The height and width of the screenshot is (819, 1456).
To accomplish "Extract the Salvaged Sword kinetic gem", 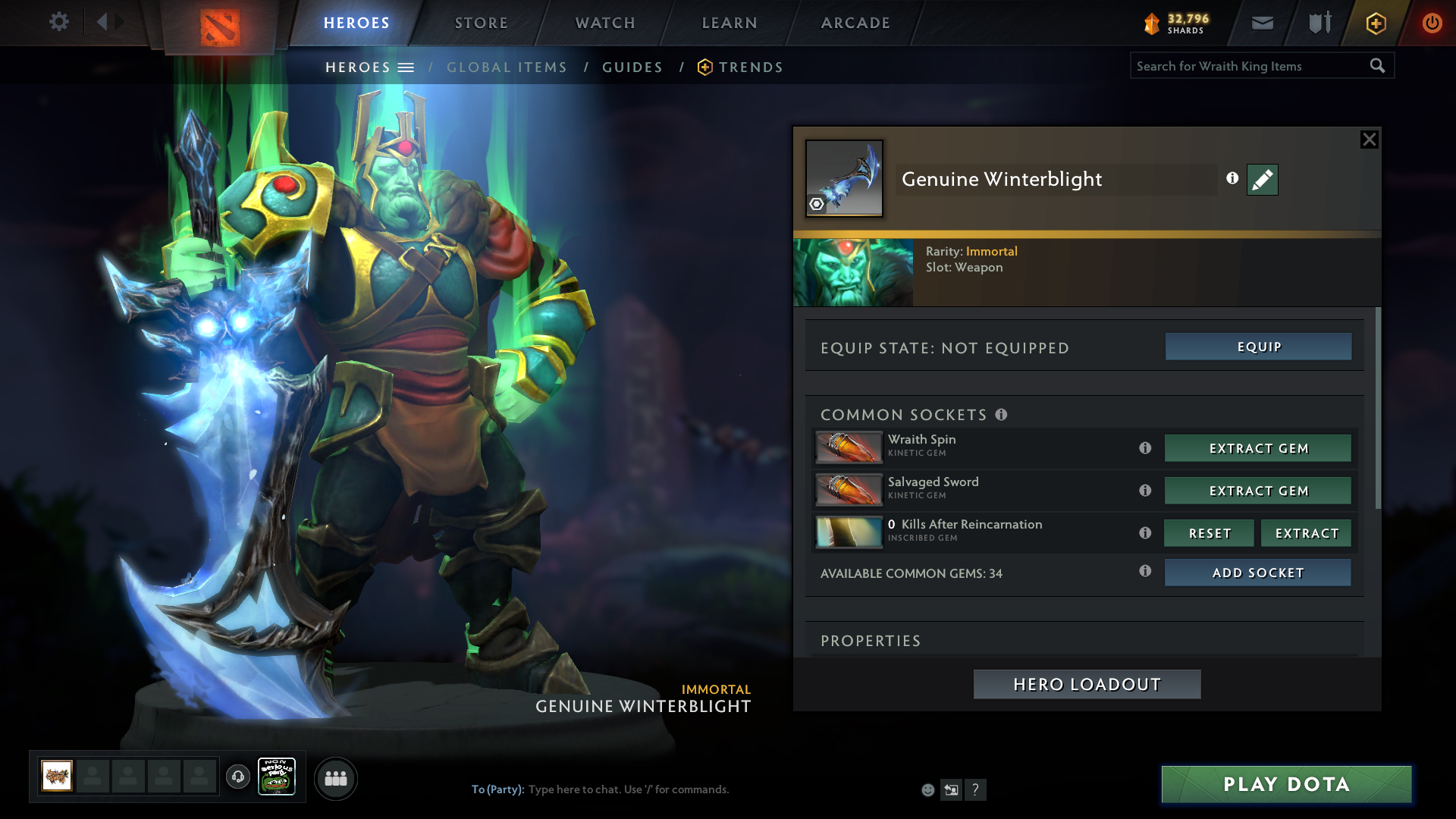I will (1258, 491).
